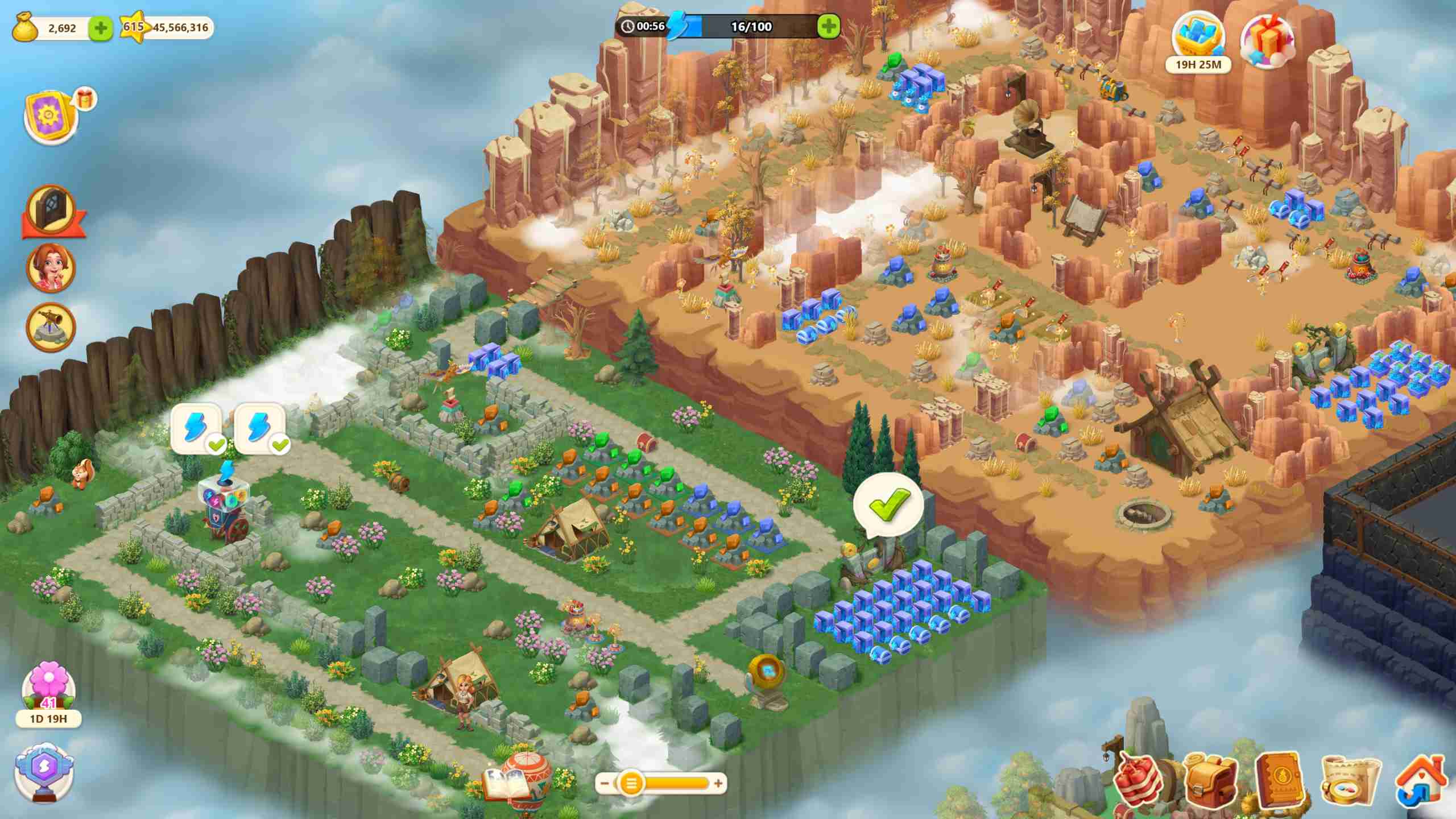Add energy using the energy bar plus

828,26
